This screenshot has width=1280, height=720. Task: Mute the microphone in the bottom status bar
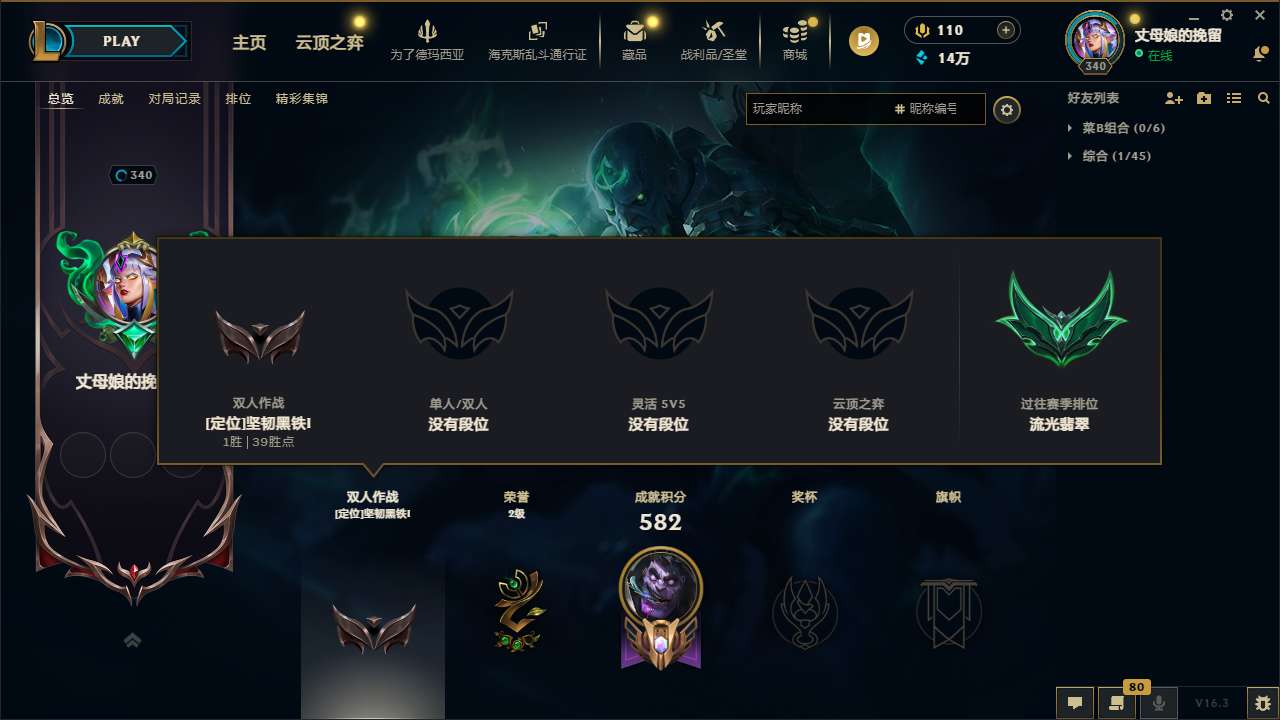point(1159,702)
